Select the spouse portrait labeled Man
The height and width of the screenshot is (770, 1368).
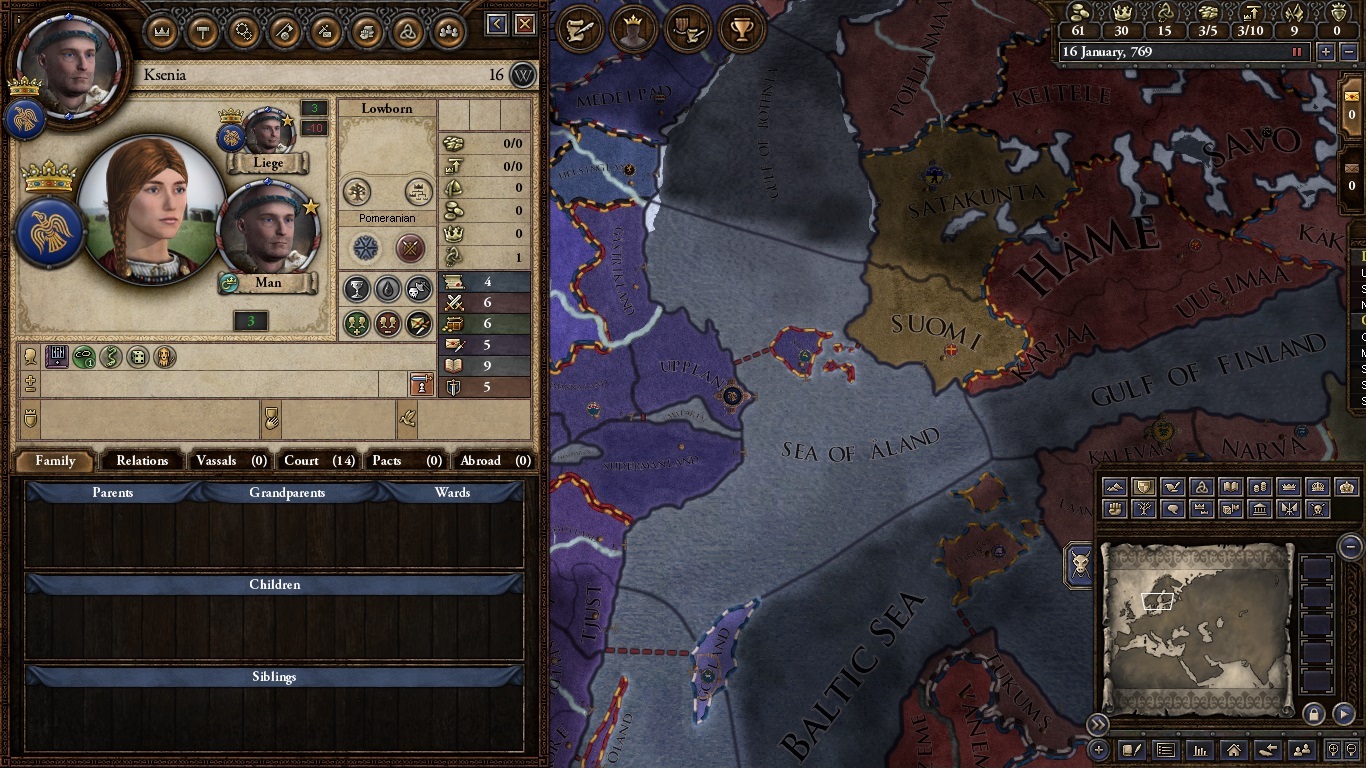pos(268,228)
